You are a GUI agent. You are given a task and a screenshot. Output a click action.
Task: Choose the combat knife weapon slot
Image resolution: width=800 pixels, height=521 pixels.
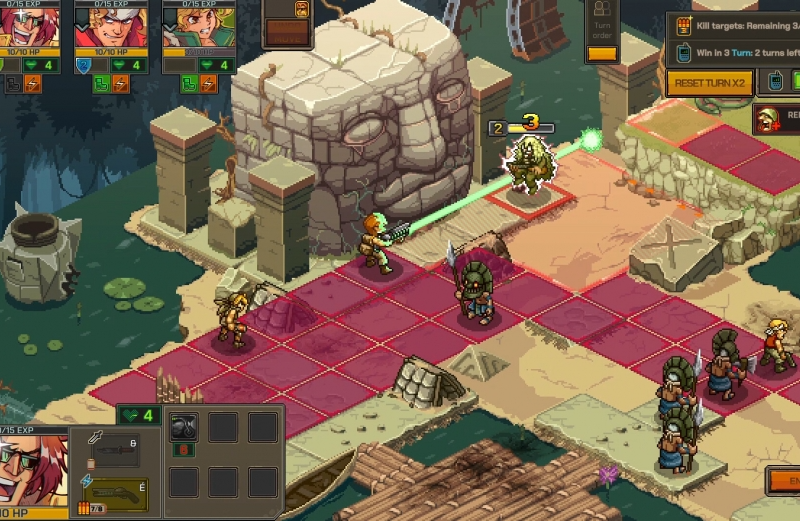[x=116, y=449]
